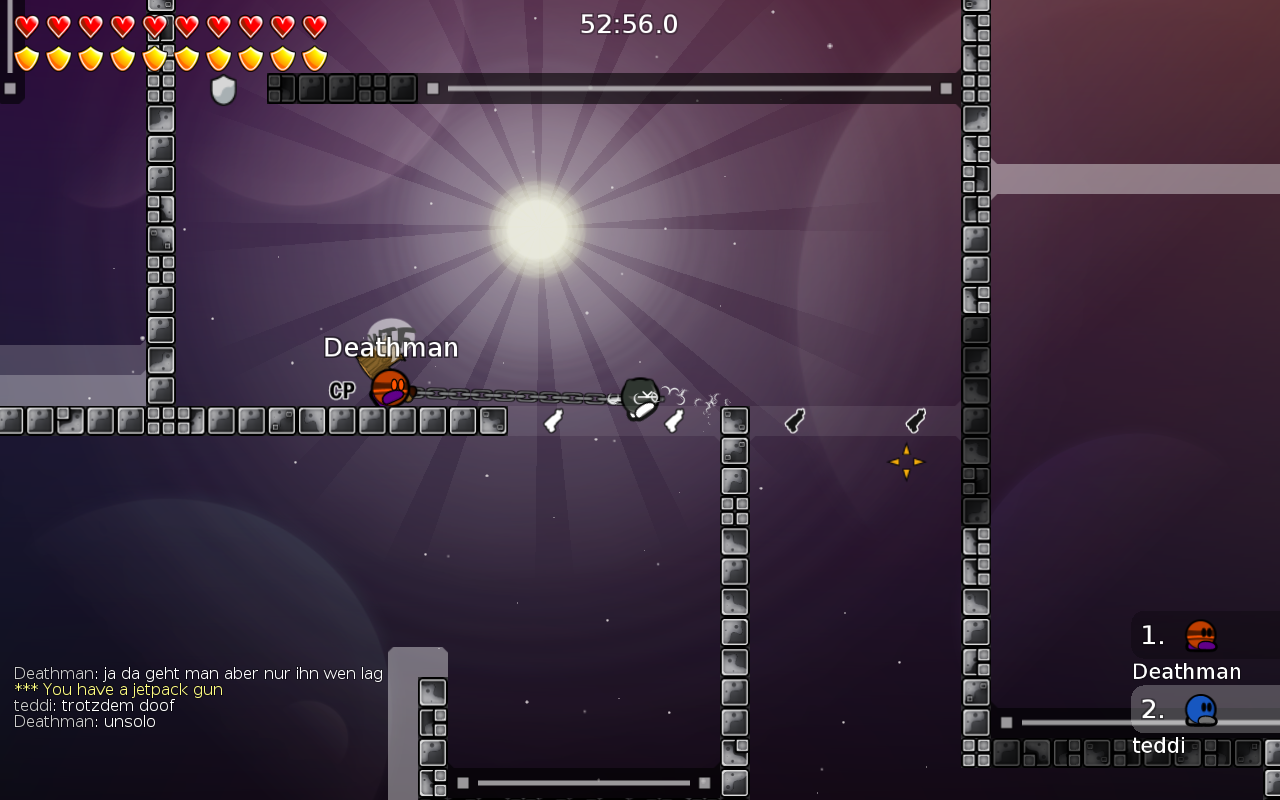This screenshot has height=800, width=1280.
Task: Select the last armor shield icon
Action: pyautogui.click(x=313, y=58)
